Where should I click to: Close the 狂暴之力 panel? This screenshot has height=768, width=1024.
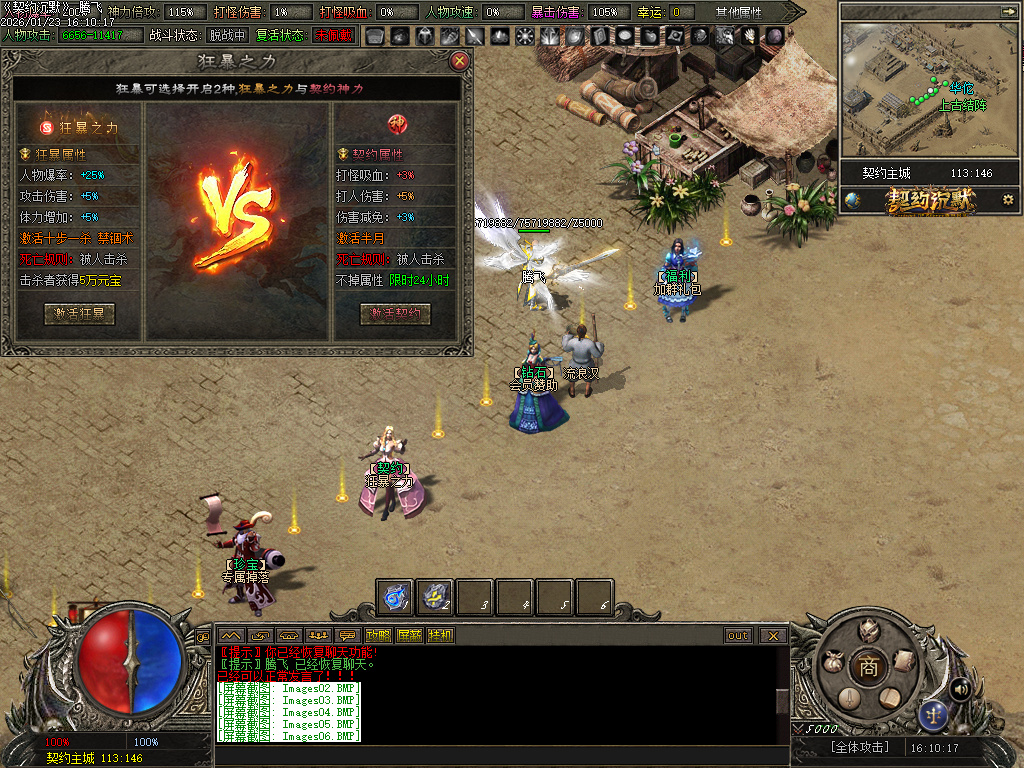460,61
